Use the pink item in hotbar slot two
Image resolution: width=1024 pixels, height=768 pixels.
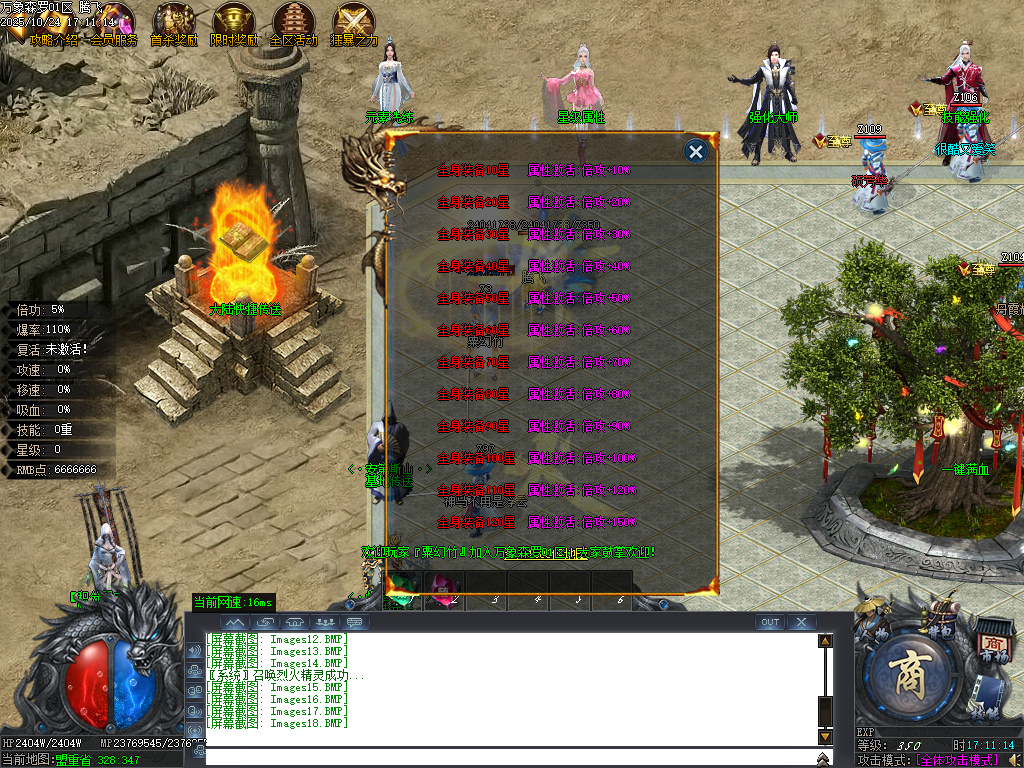point(441,588)
